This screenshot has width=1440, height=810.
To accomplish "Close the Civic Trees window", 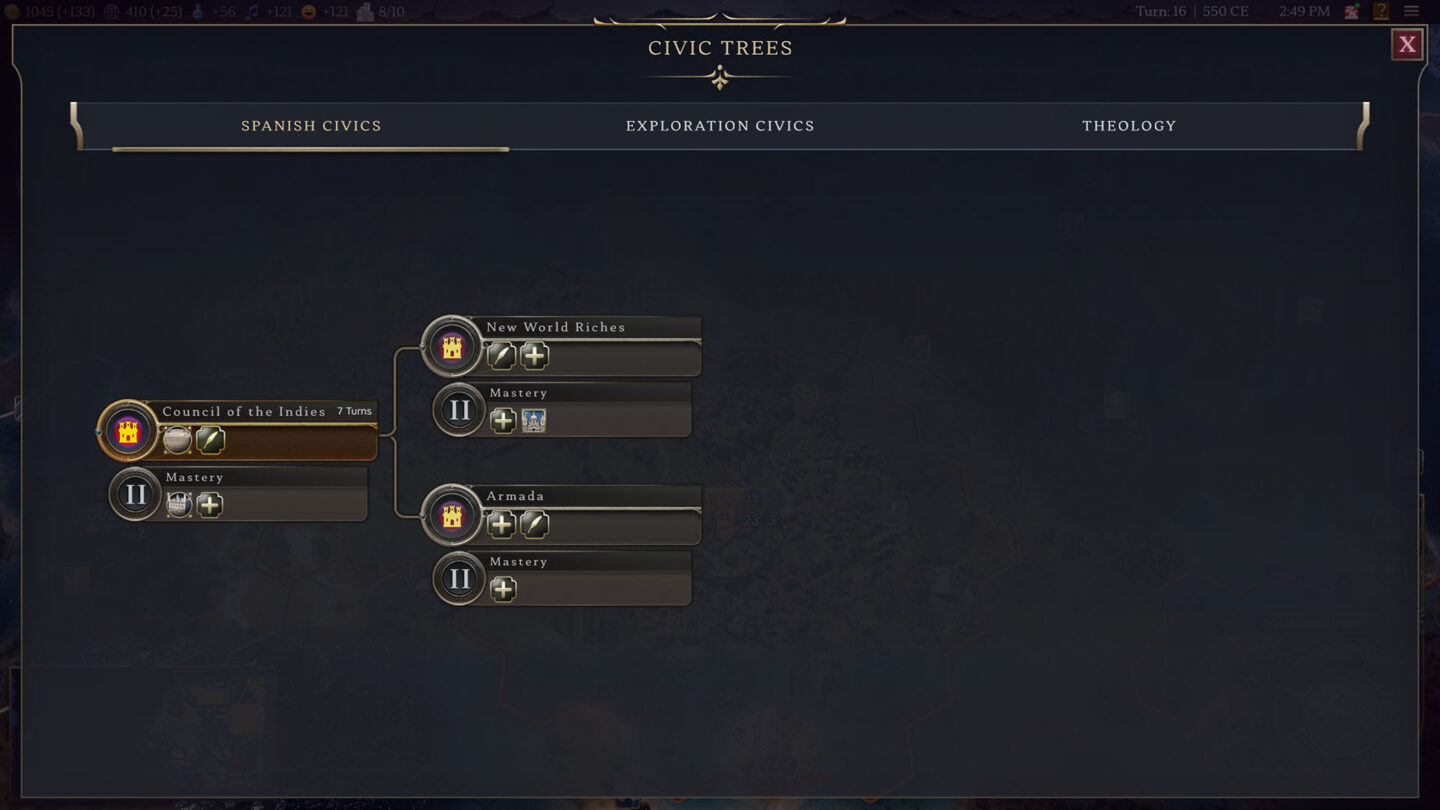I will pyautogui.click(x=1407, y=44).
